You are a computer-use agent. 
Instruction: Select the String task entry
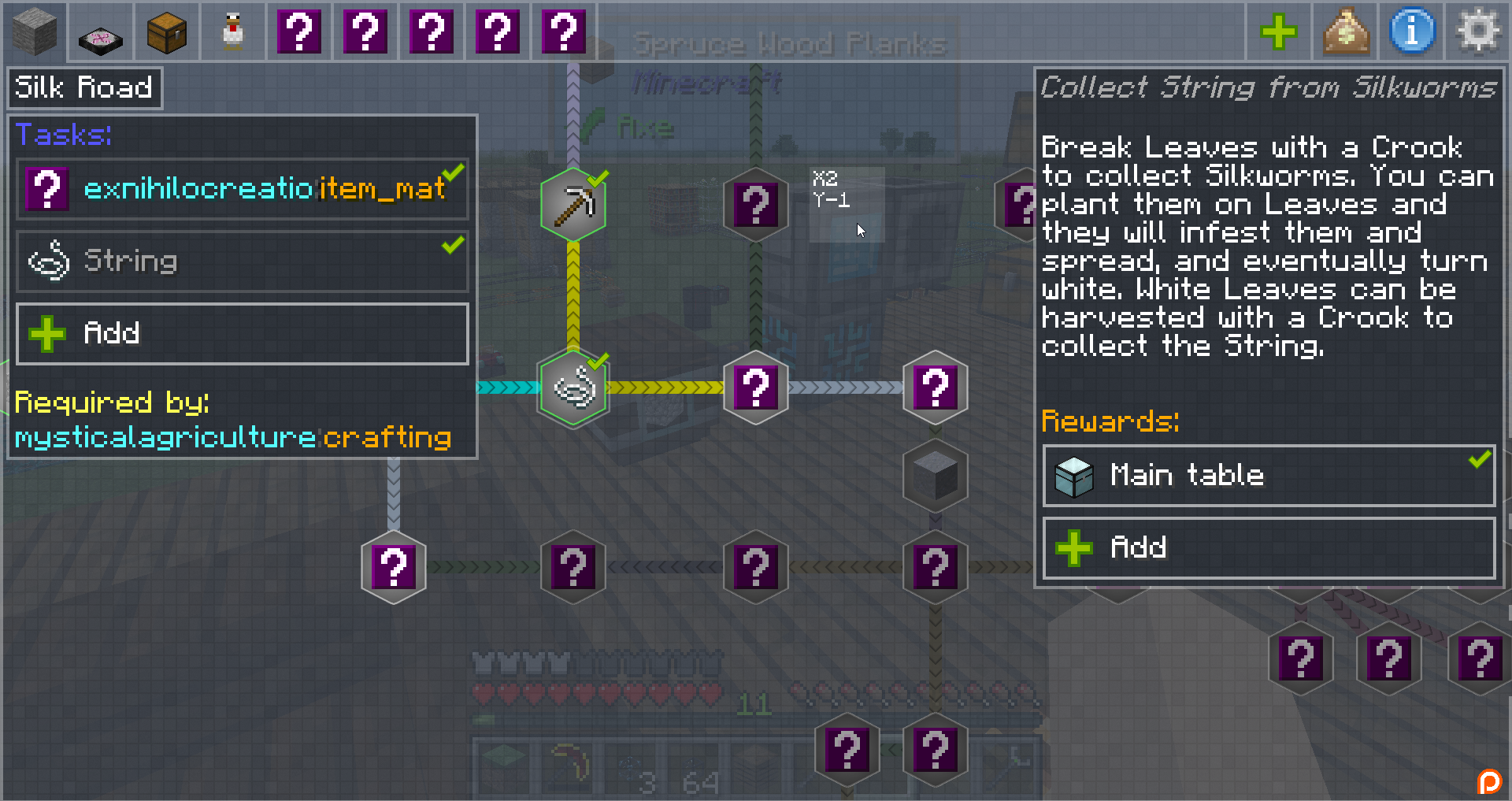click(243, 261)
